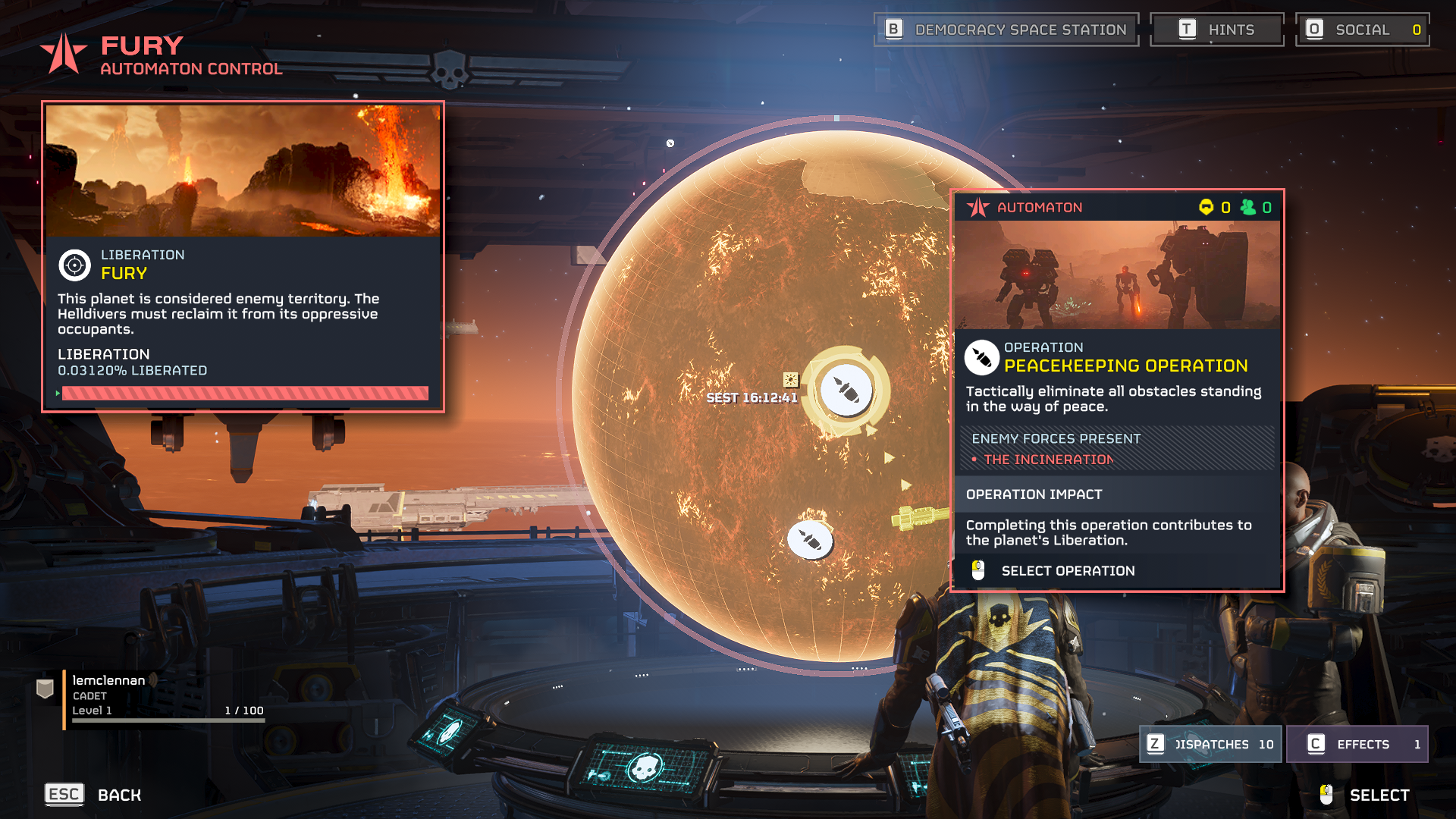Viewport: 1456px width, 819px height.
Task: Click the Automaton operation thumbnail image
Action: point(1116,275)
